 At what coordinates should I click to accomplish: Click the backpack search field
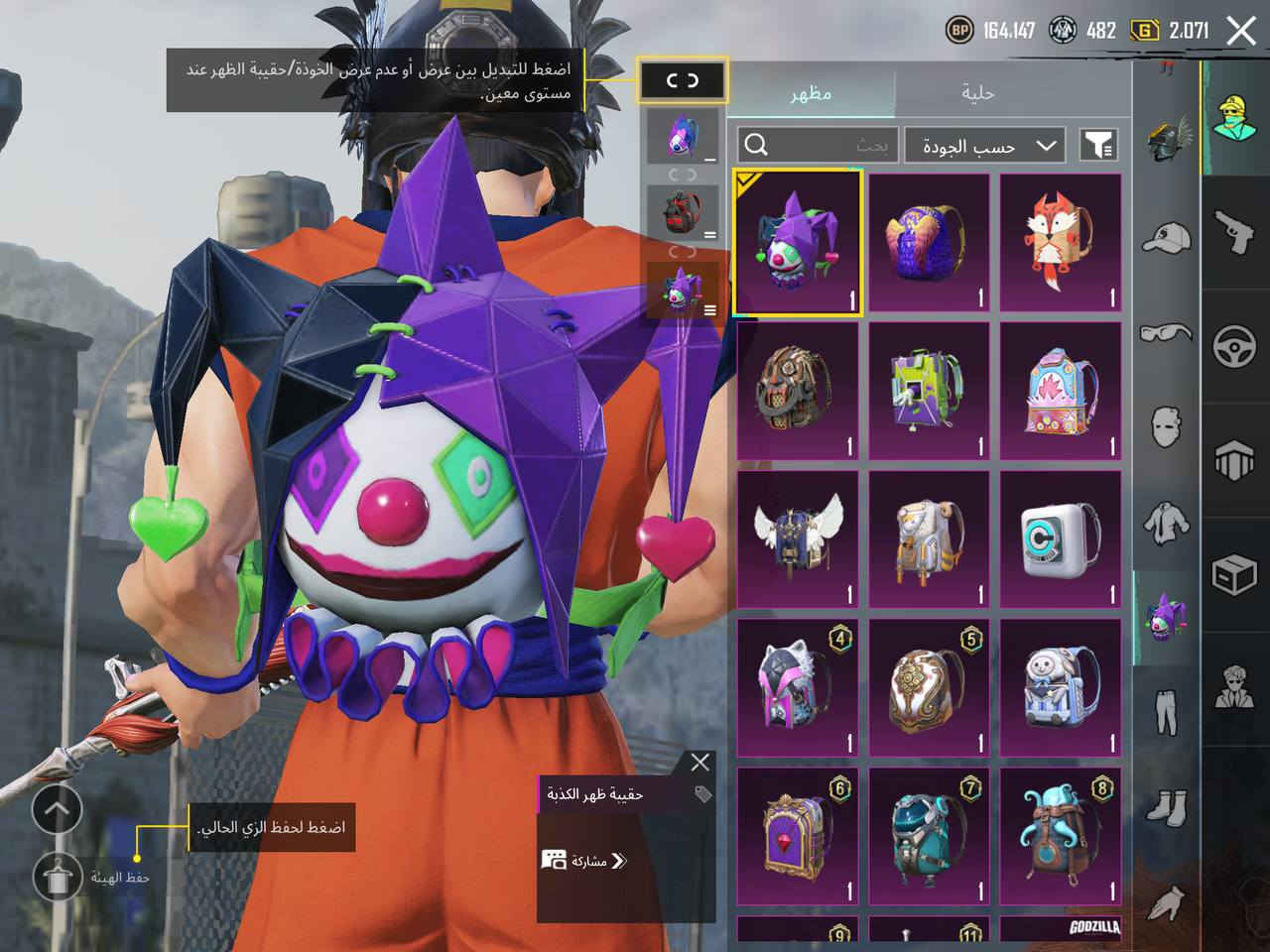point(818,146)
